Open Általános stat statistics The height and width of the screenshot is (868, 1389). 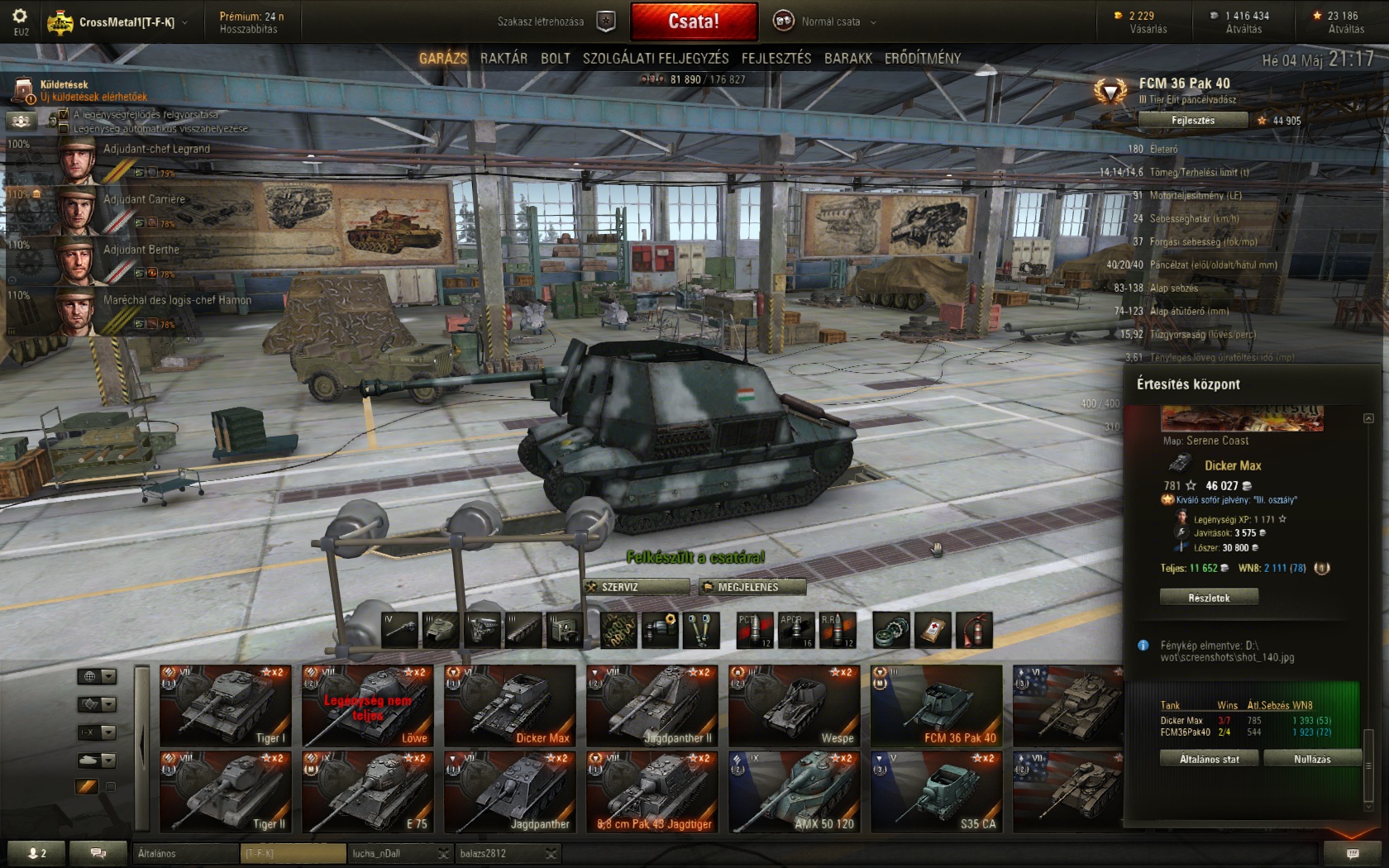click(x=1209, y=759)
